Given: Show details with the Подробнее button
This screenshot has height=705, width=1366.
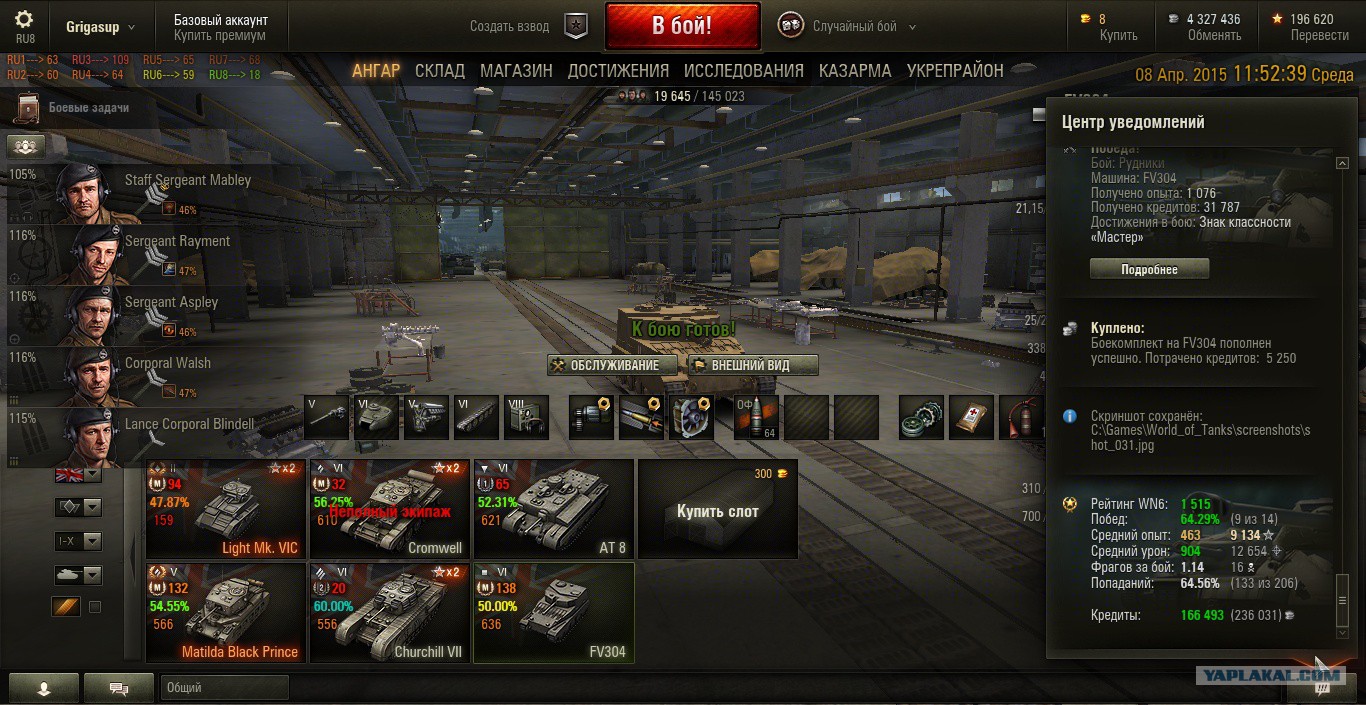Looking at the screenshot, I should 1149,270.
